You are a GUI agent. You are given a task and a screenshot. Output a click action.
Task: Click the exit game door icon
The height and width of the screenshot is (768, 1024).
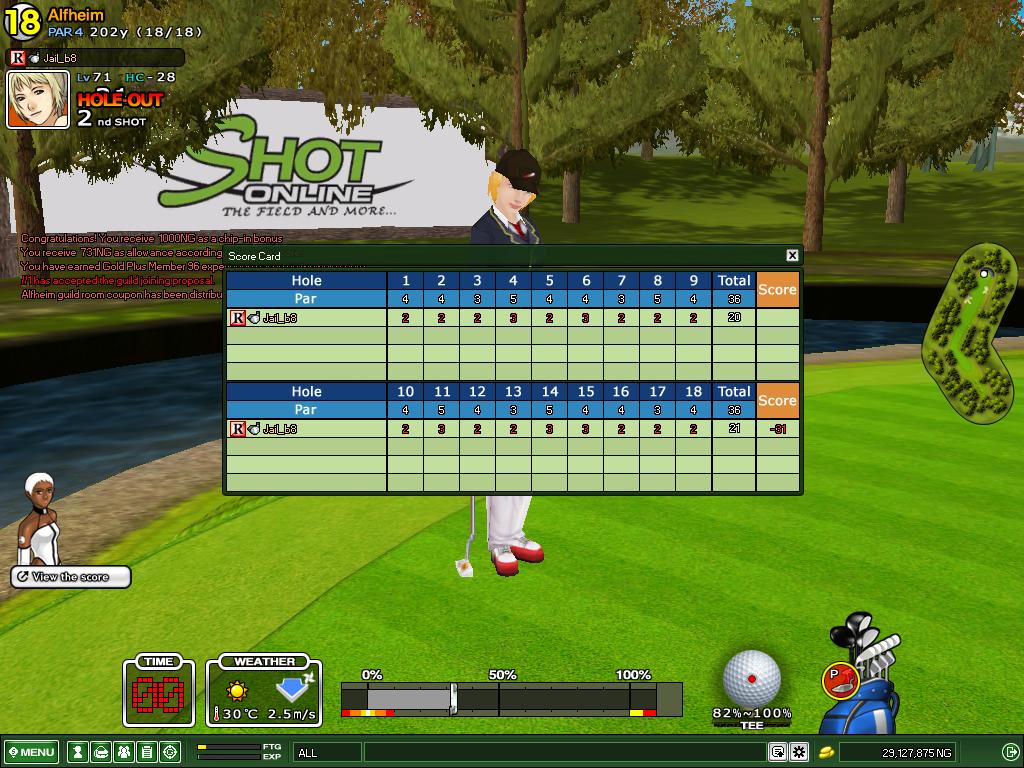(1010, 752)
